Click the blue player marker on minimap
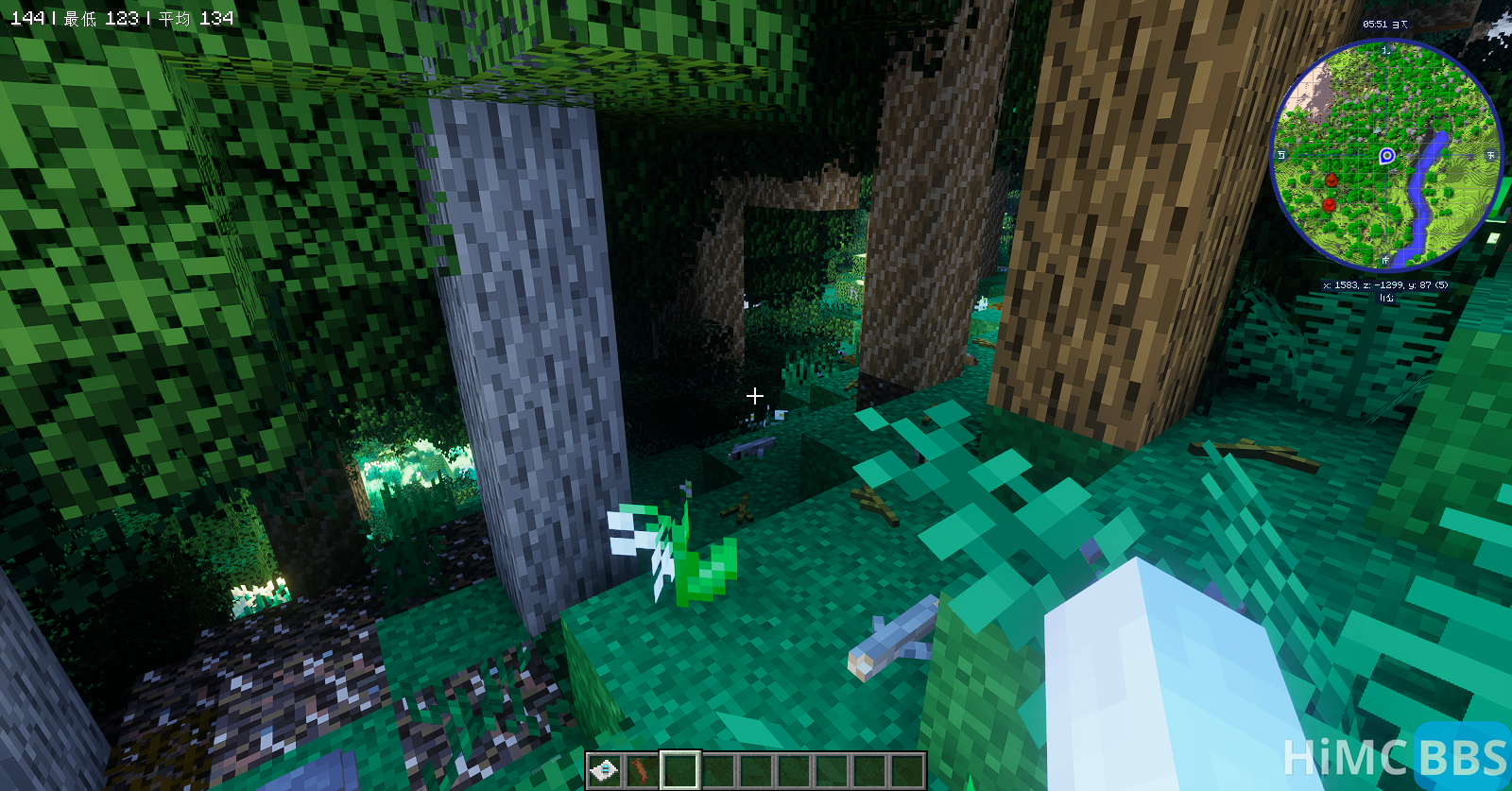The width and height of the screenshot is (1512, 791). click(x=1386, y=156)
